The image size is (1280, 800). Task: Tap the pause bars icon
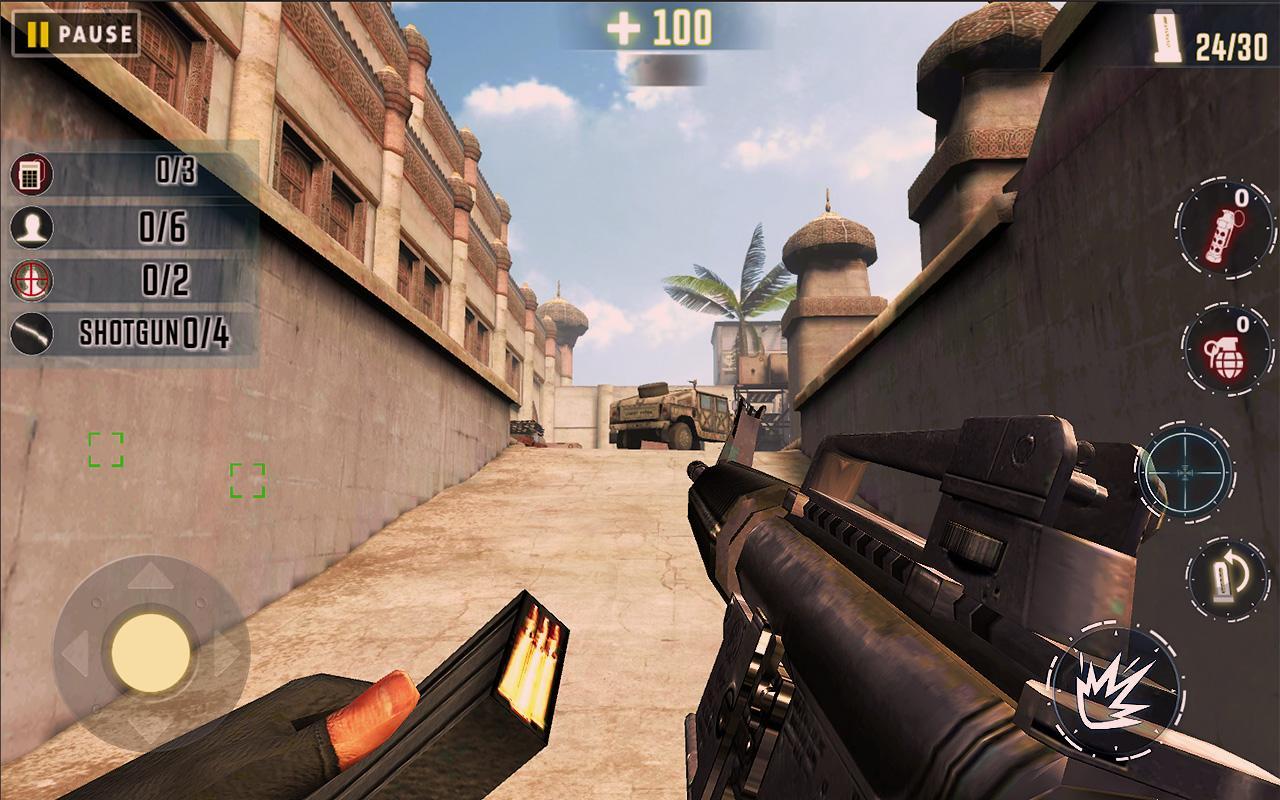[x=37, y=35]
